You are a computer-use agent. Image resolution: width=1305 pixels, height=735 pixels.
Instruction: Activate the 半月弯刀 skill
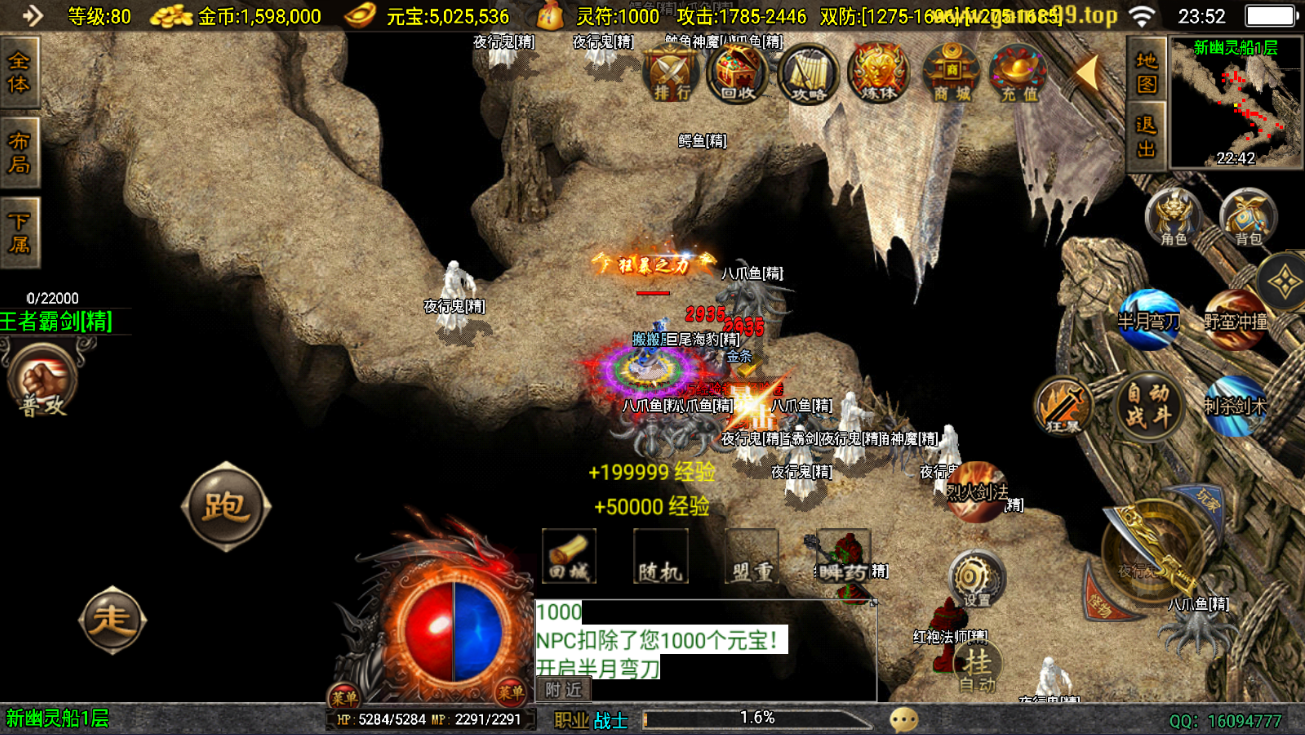pos(1149,319)
